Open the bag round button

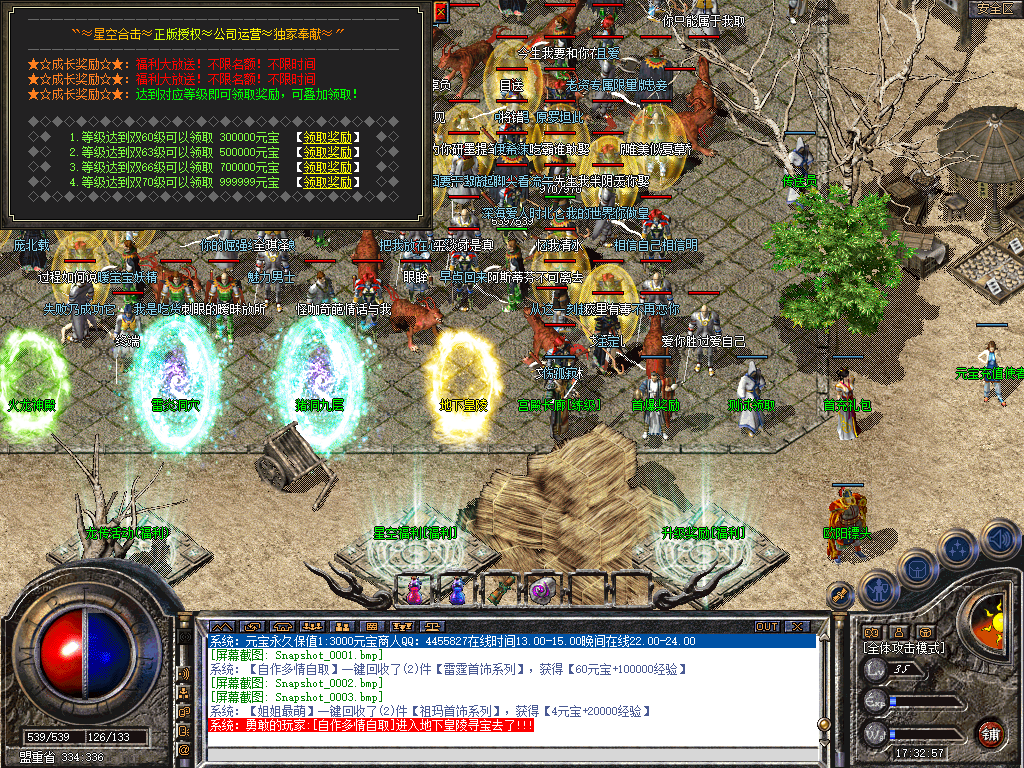917,567
